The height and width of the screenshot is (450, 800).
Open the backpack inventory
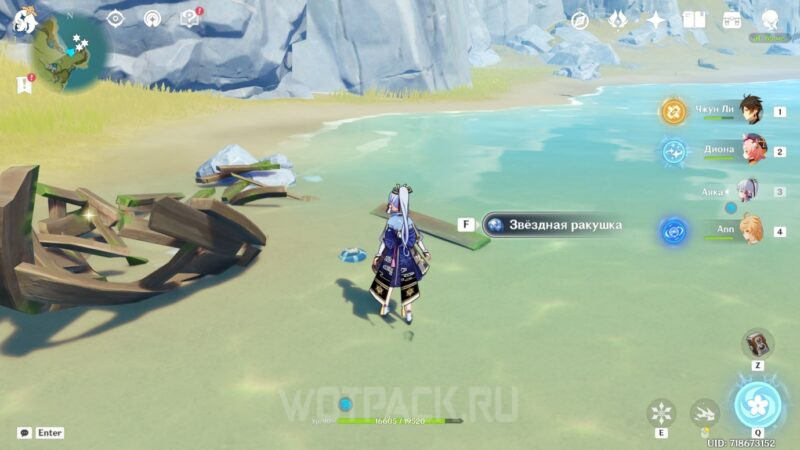click(x=732, y=20)
